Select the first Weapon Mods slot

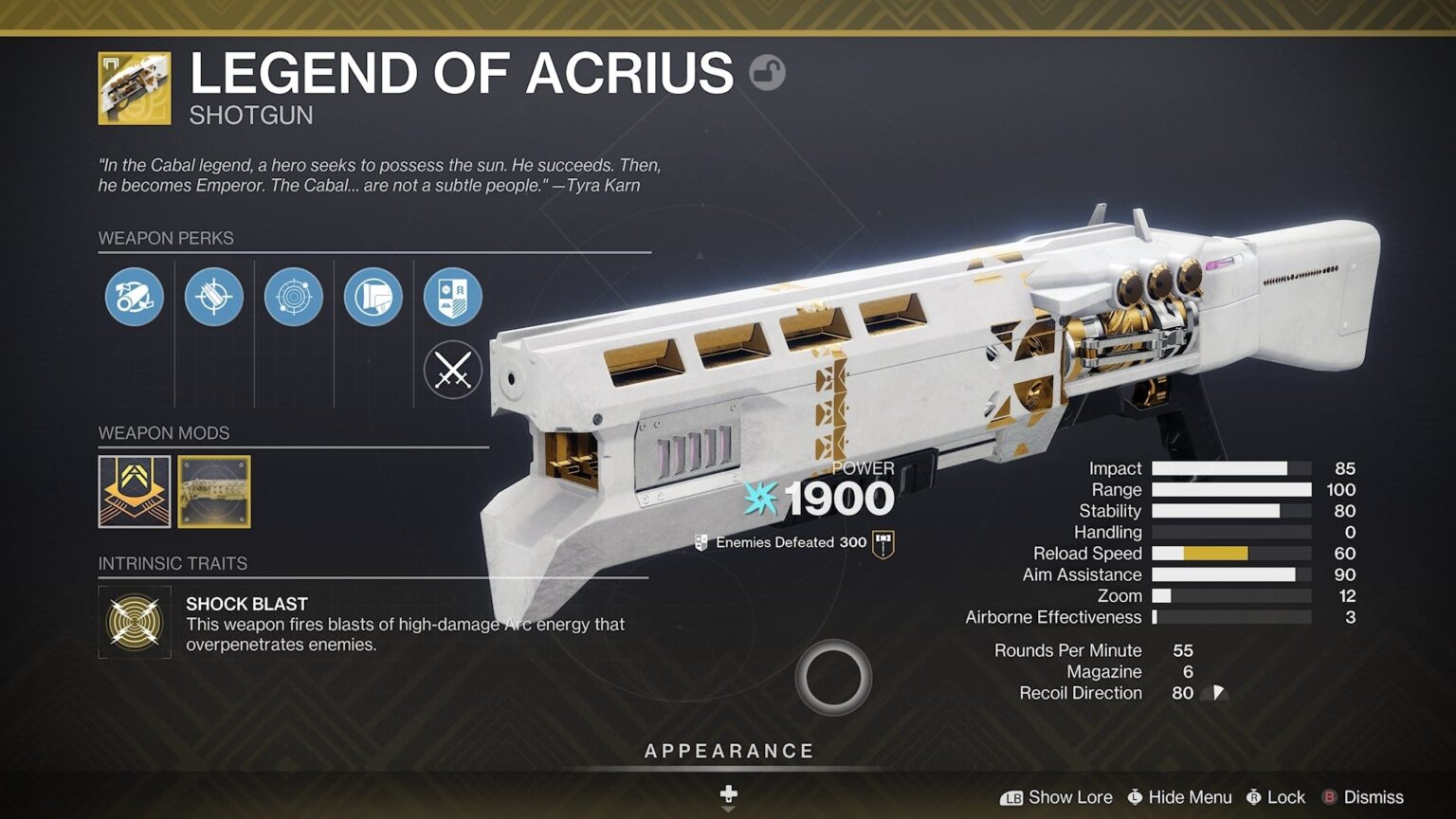[x=134, y=492]
